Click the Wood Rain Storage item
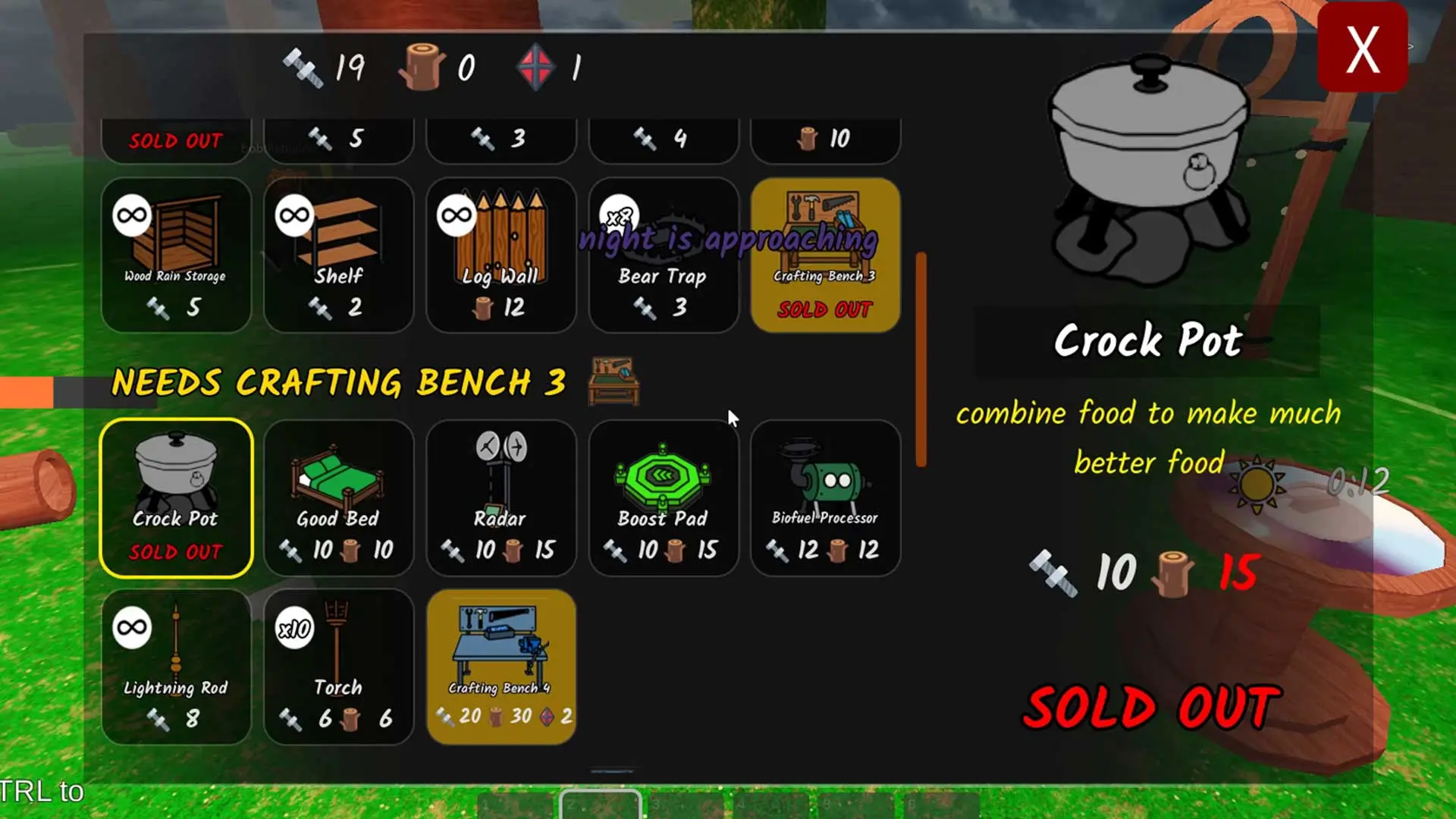This screenshot has height=819, width=1456. point(176,255)
